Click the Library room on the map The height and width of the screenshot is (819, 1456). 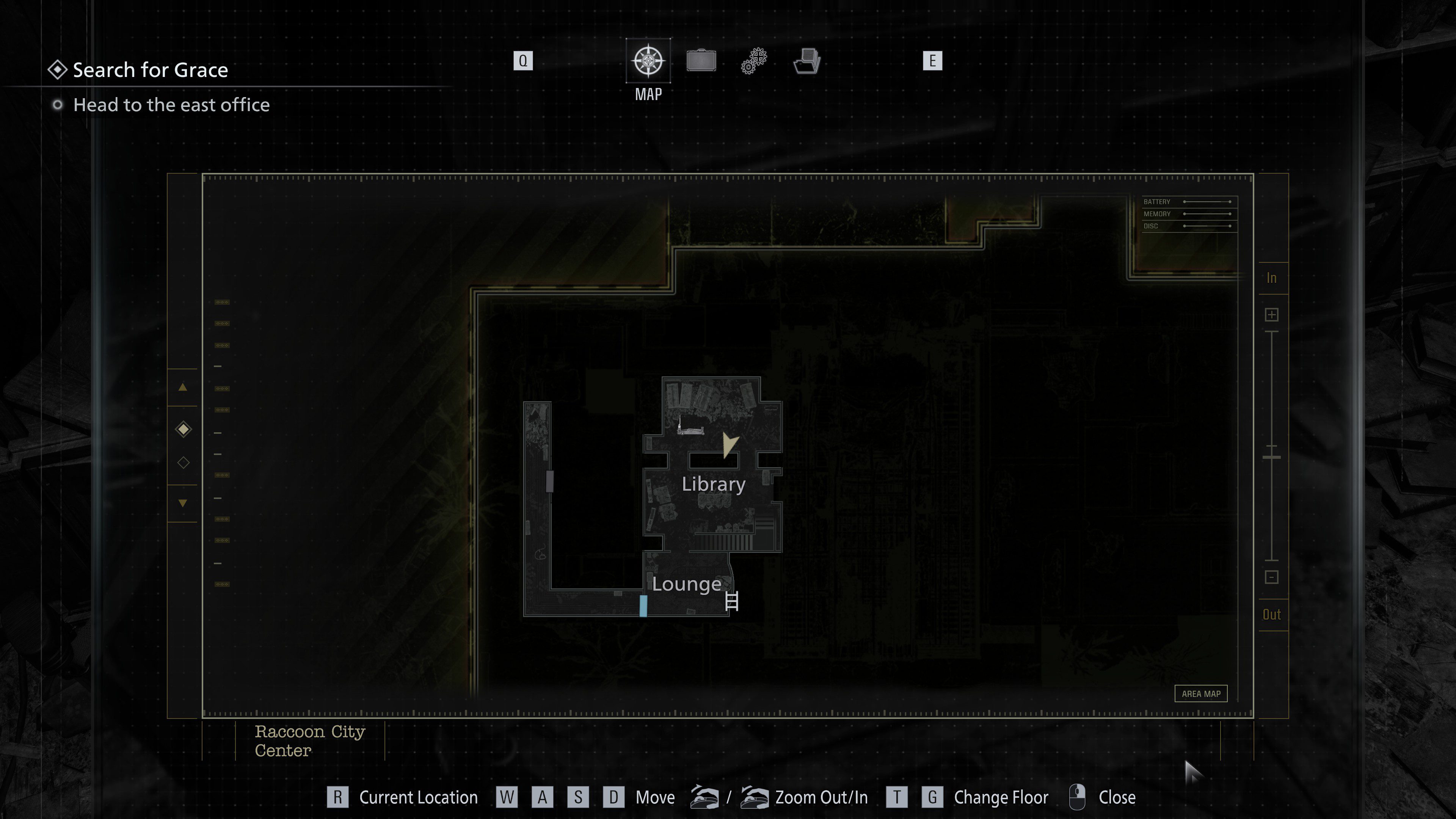click(x=713, y=484)
